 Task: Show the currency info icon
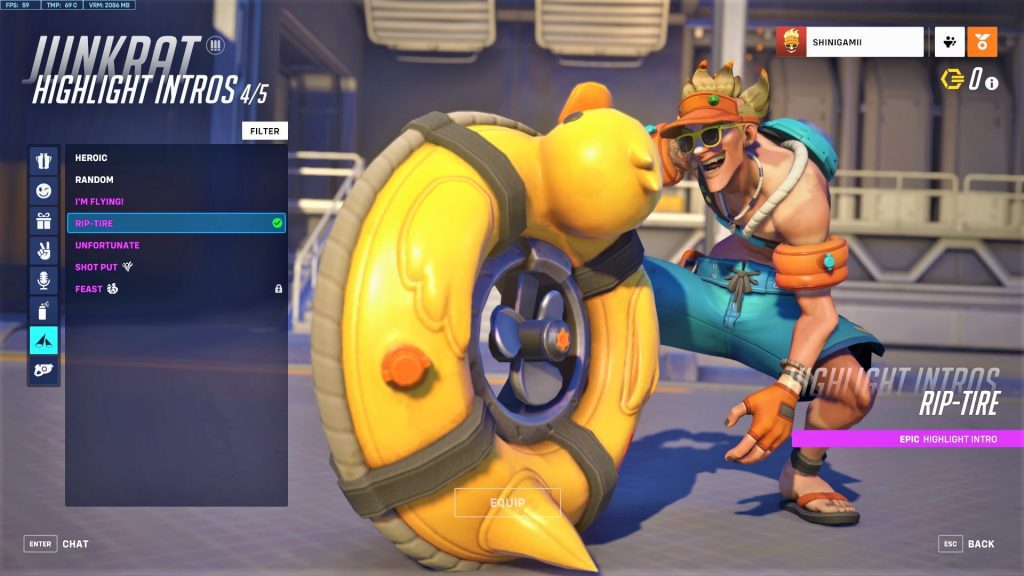(x=992, y=83)
